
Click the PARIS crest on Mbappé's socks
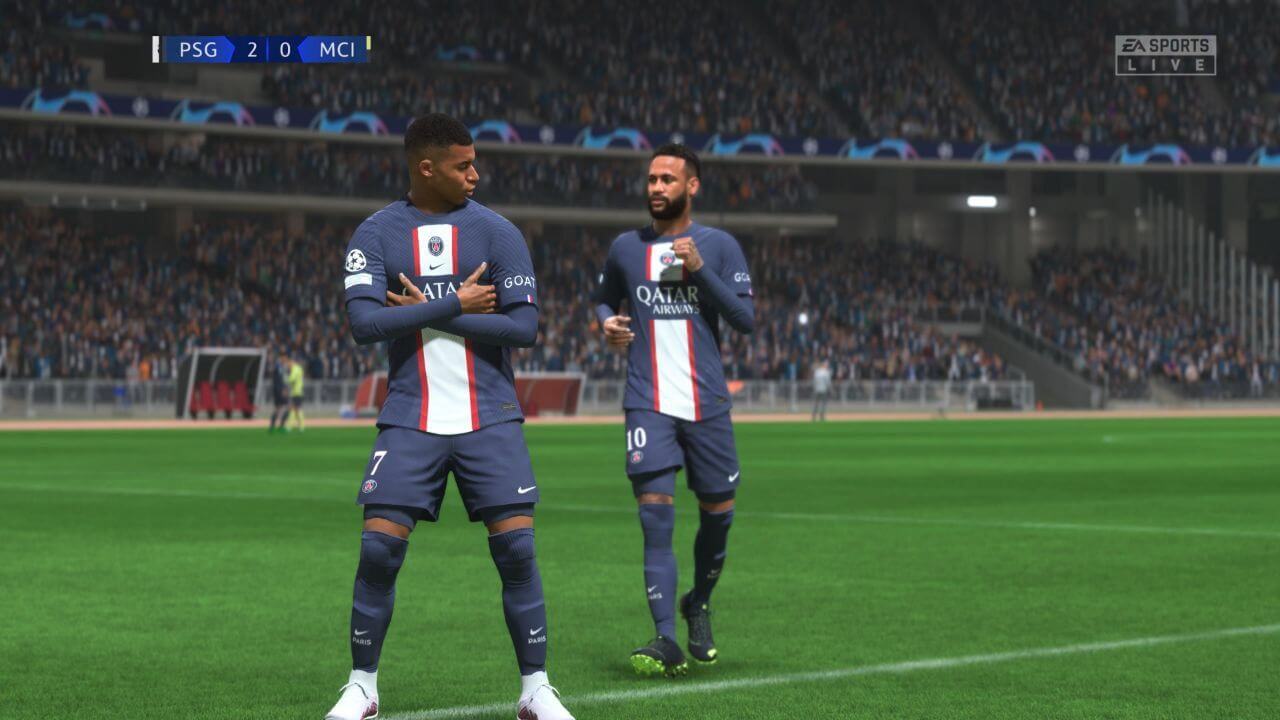362,640
